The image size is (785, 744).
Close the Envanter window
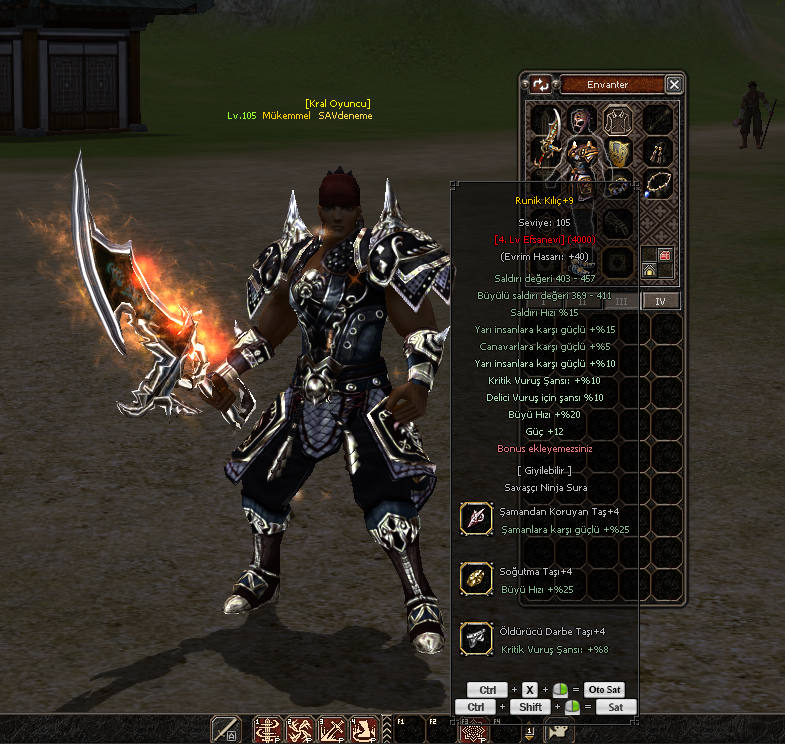[675, 85]
